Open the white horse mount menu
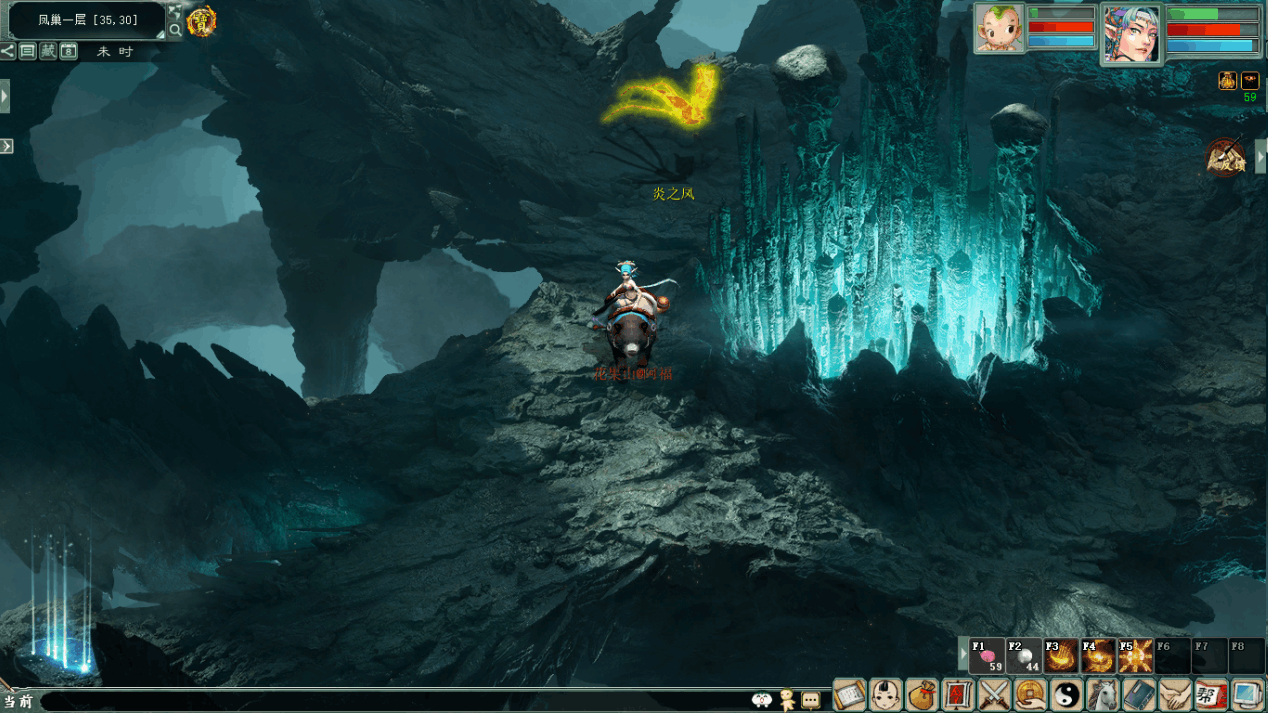Image resolution: width=1268 pixels, height=713 pixels. [1102, 694]
